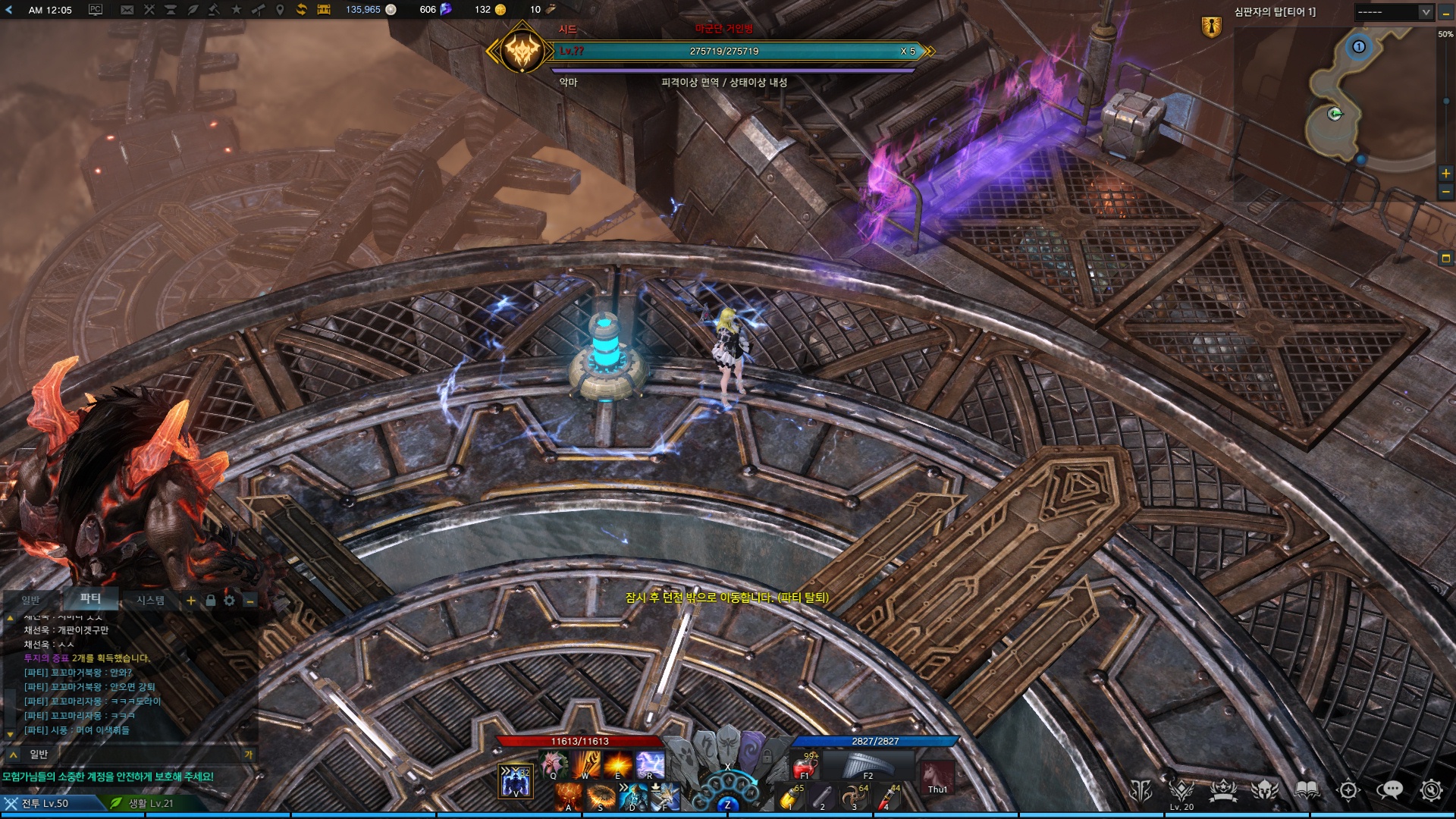1456x819 pixels.
Task: Zoom out the minimap with minus button
Action: pyautogui.click(x=1445, y=192)
